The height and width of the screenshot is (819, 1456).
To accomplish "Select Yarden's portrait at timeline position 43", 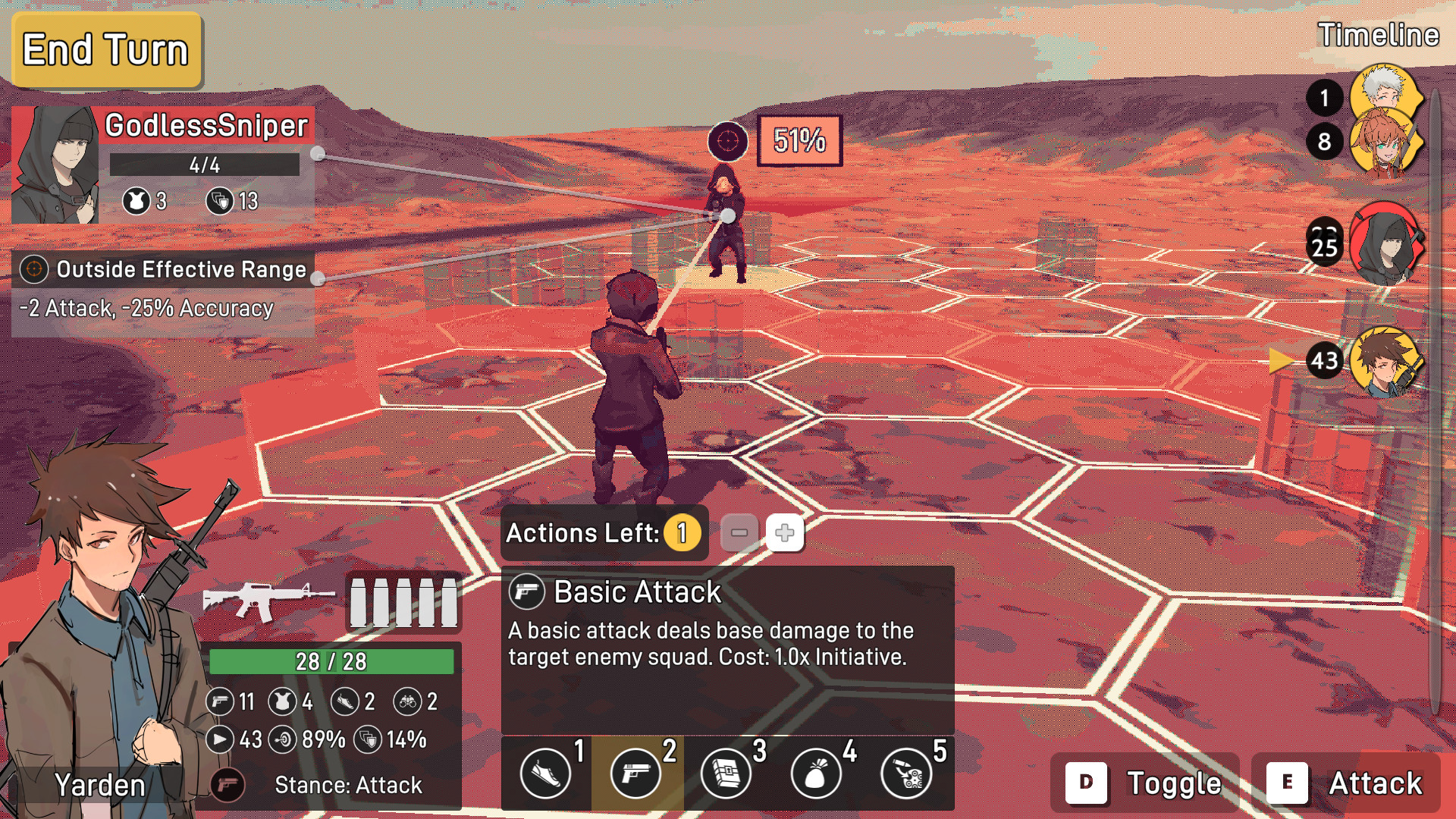I will [1385, 361].
